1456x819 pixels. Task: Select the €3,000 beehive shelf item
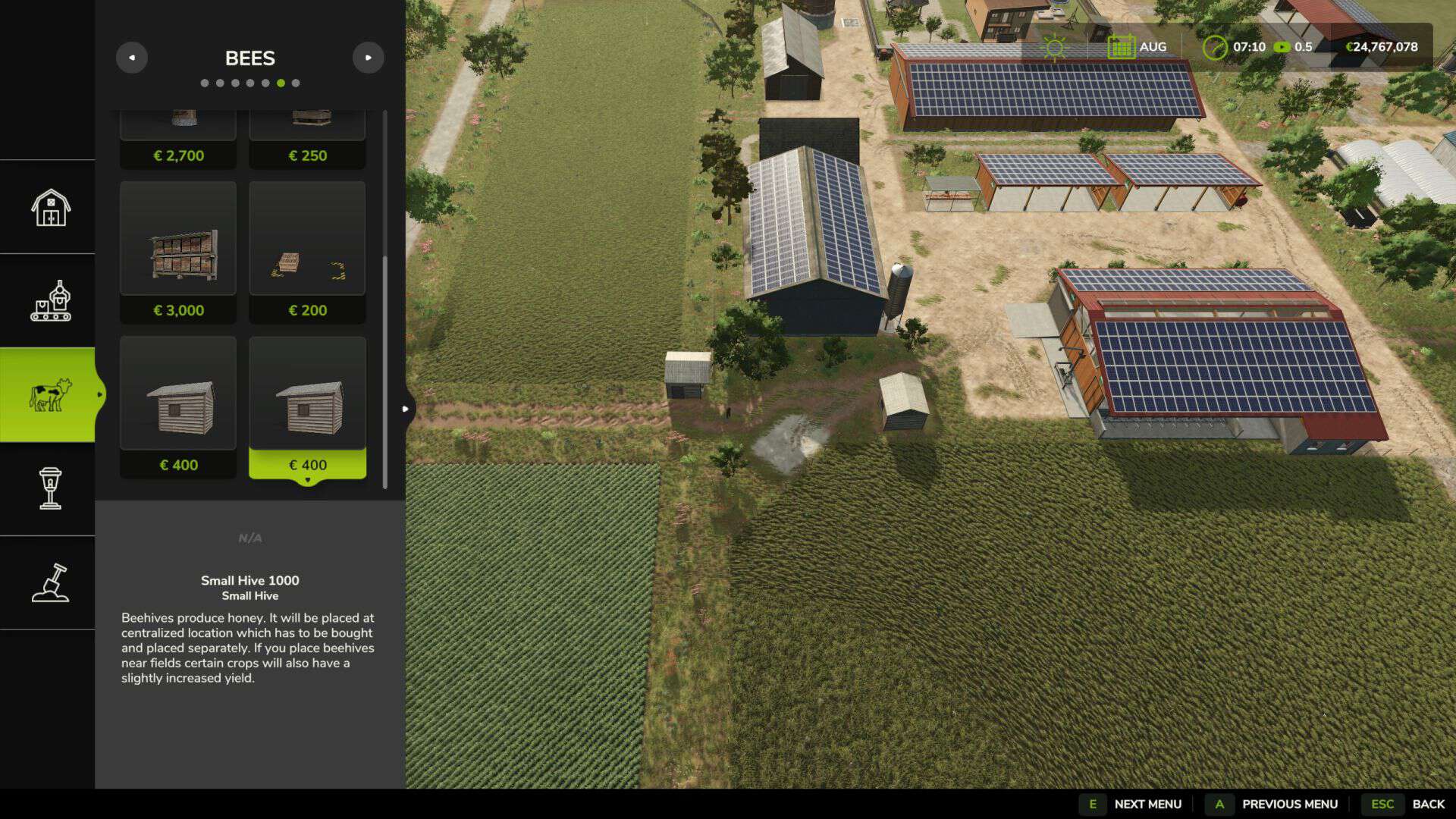click(178, 252)
